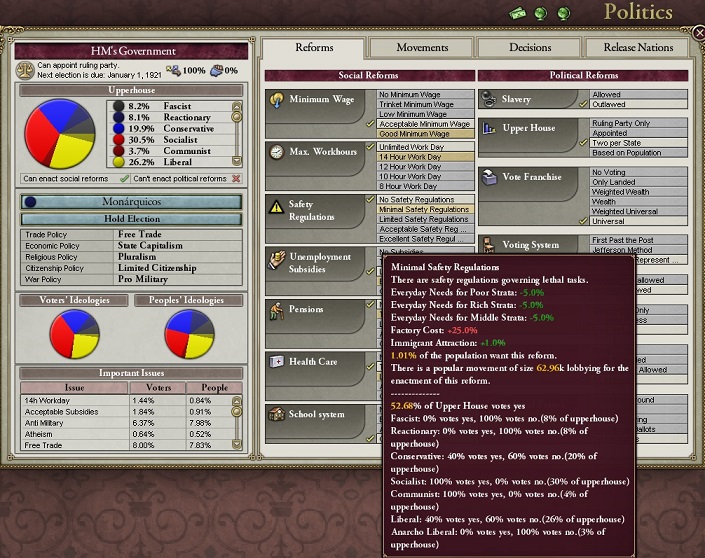Select the Reforms tab

point(314,48)
